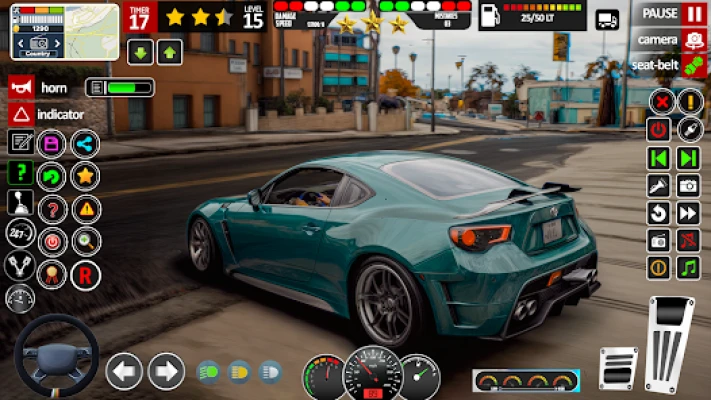Step on the gas pedal
The height and width of the screenshot is (400, 711).
pos(667,343)
